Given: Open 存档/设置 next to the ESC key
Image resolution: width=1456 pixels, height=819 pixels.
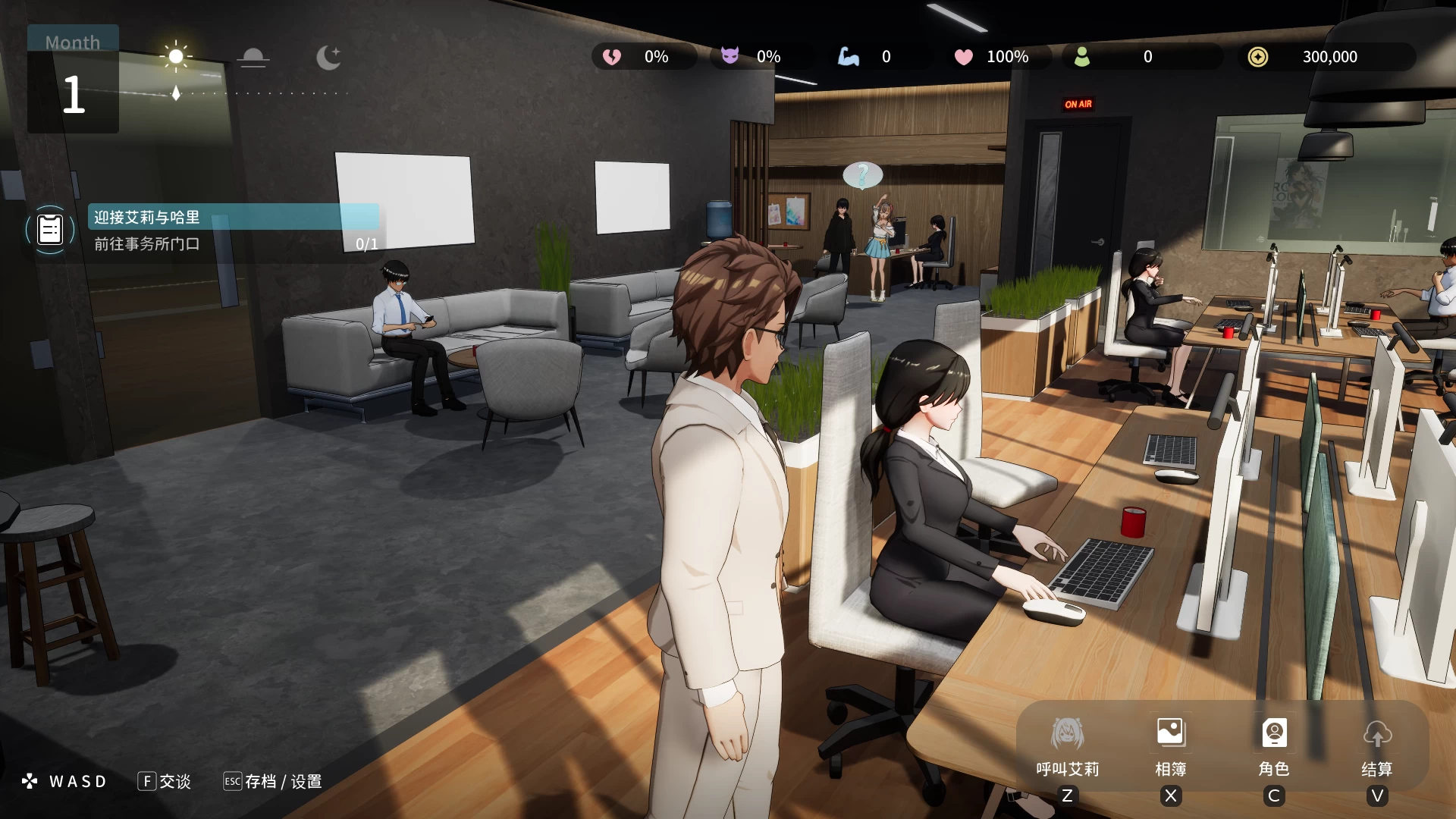Looking at the screenshot, I should coord(282,781).
